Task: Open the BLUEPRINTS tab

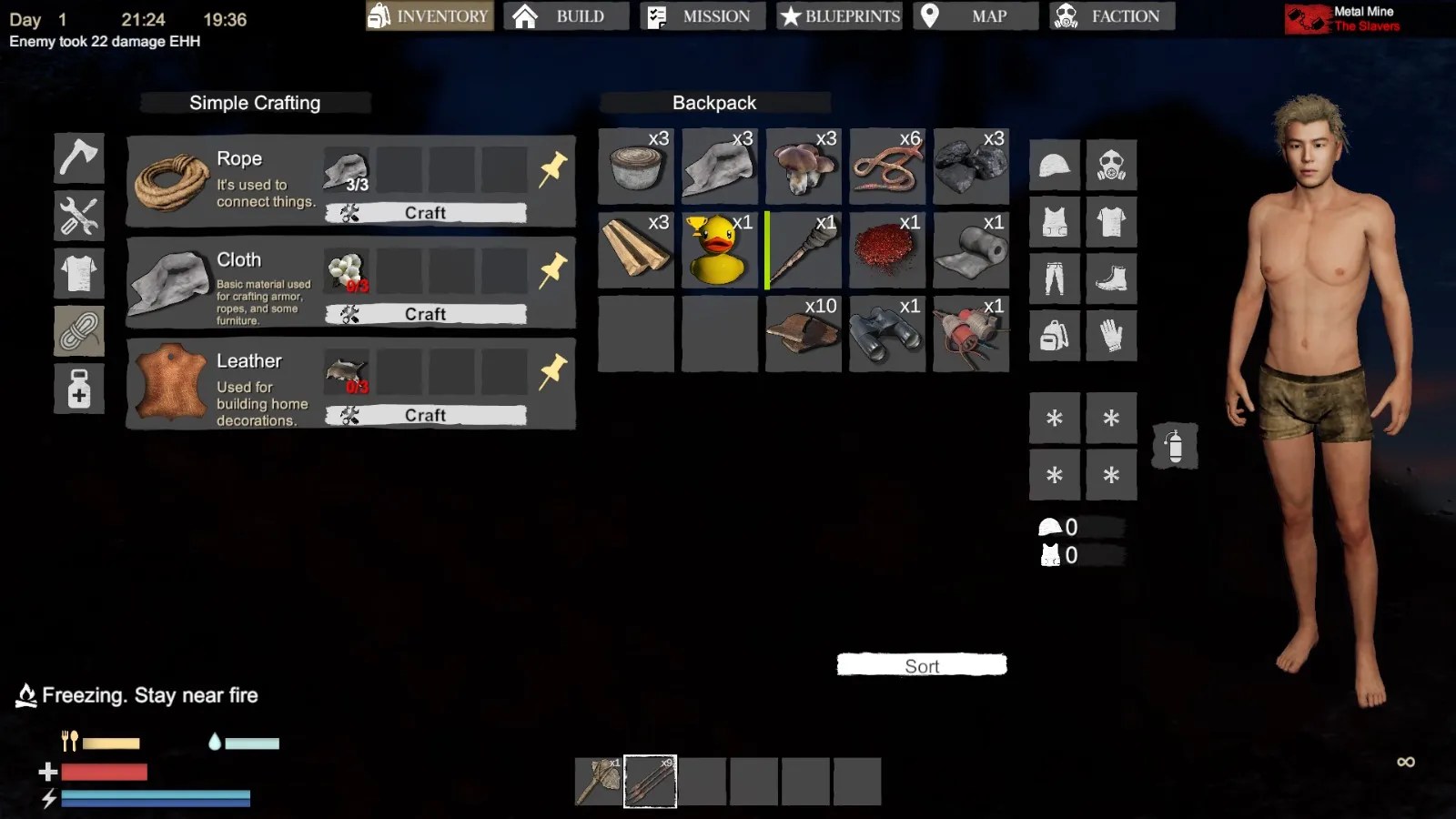Action: coord(837,15)
